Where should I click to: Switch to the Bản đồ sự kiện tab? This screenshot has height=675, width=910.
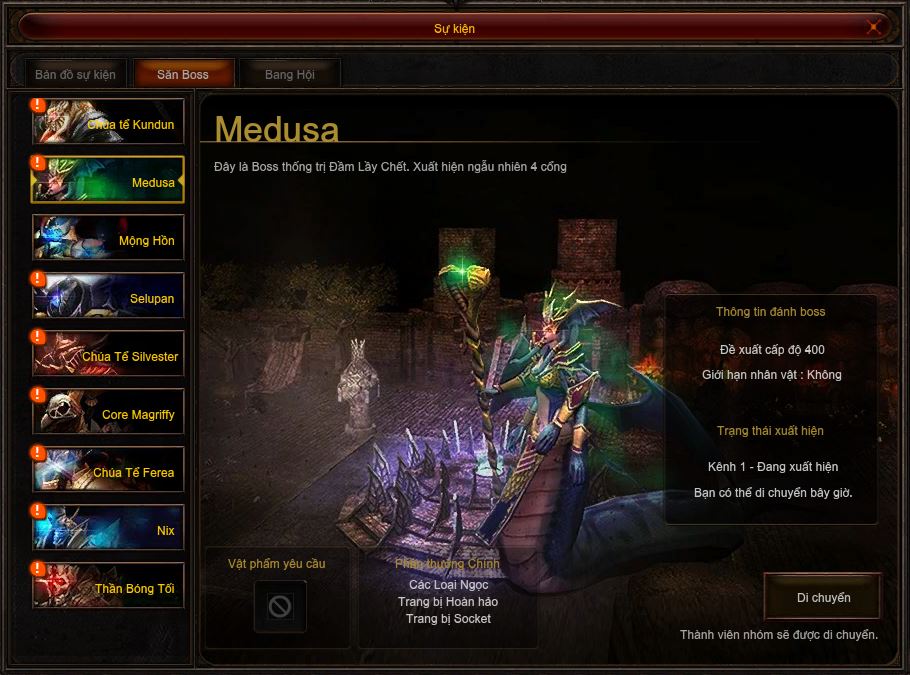75,75
